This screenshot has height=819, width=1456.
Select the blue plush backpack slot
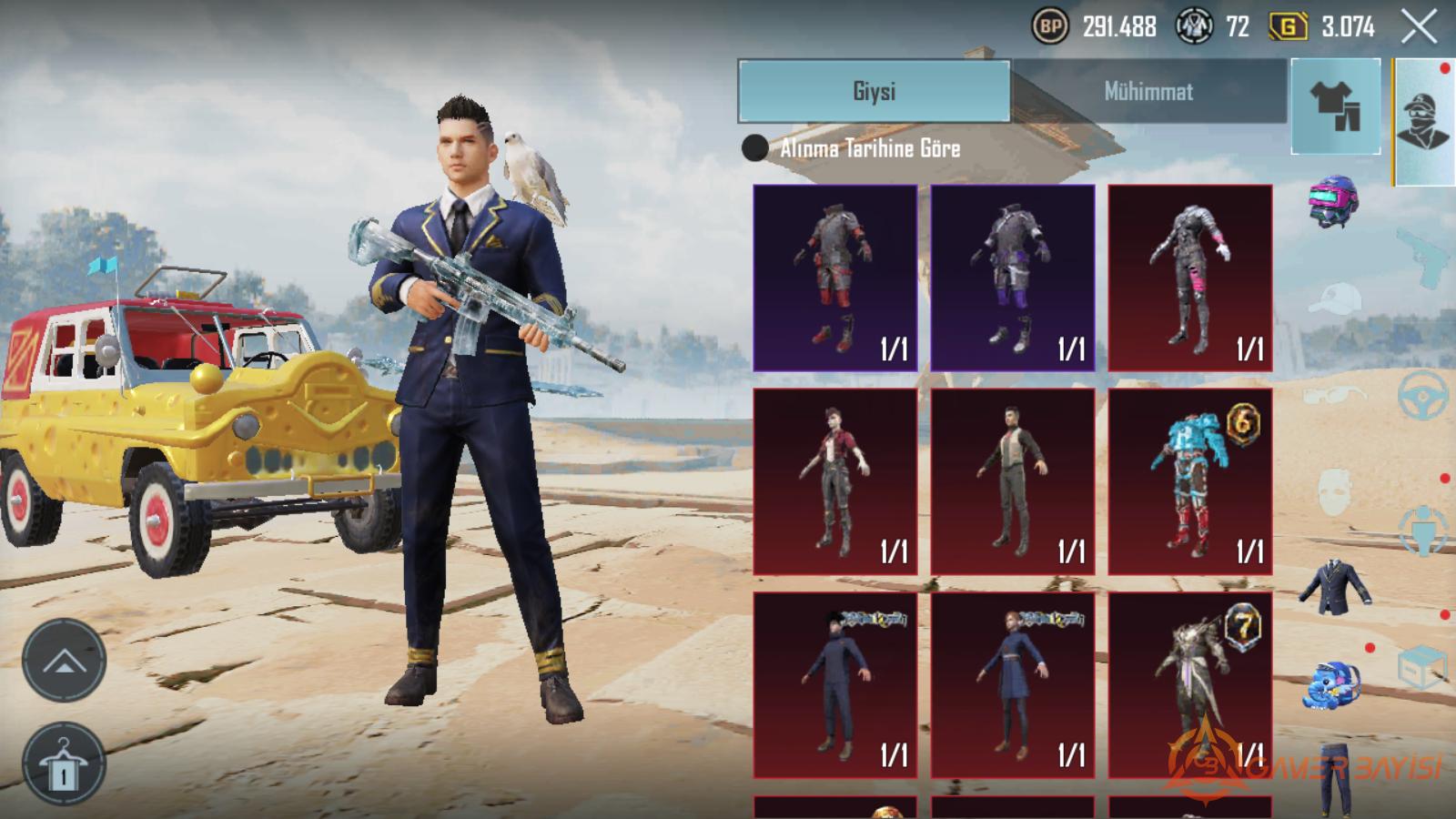click(1333, 684)
